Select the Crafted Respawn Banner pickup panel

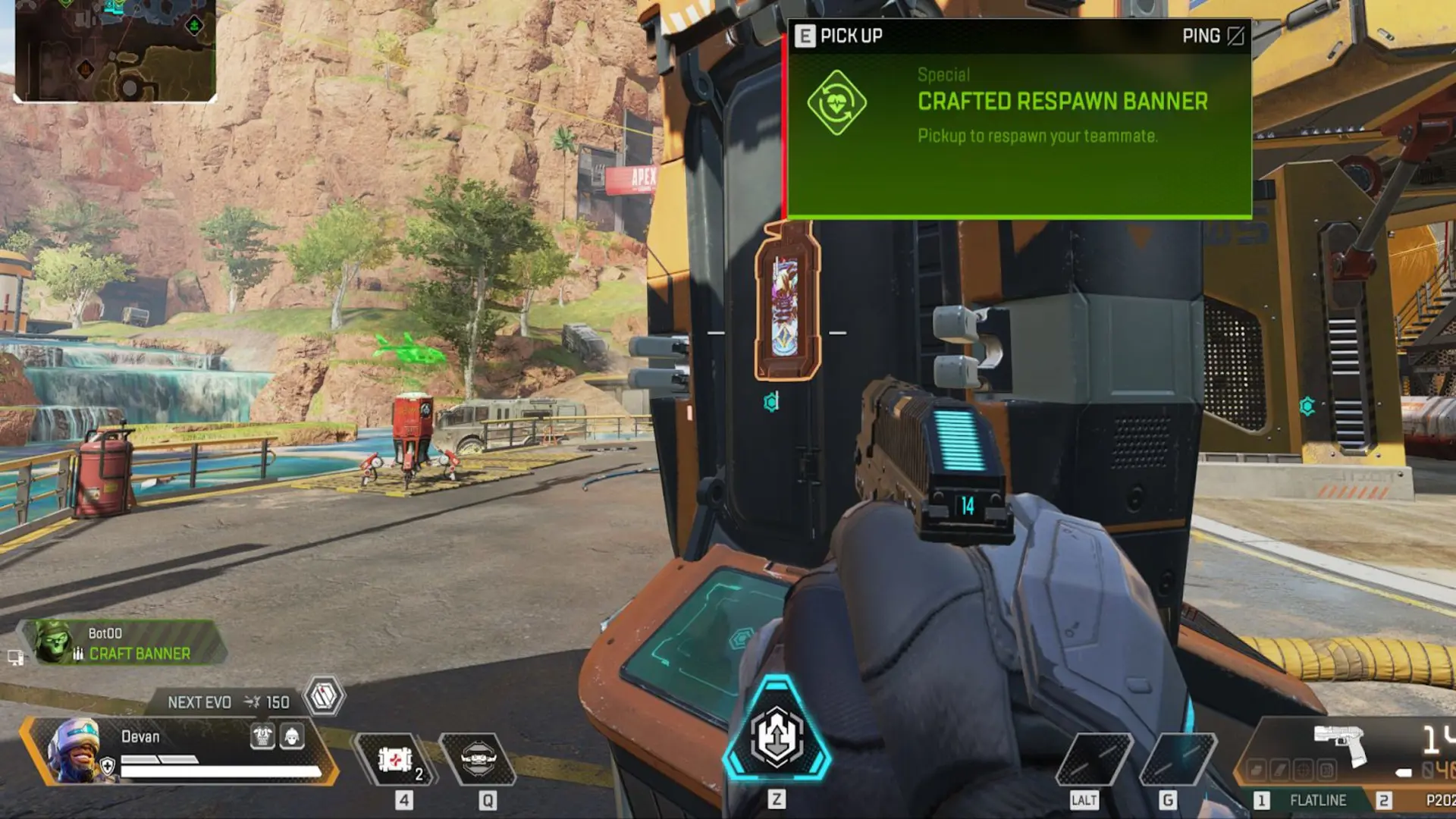(x=1018, y=119)
